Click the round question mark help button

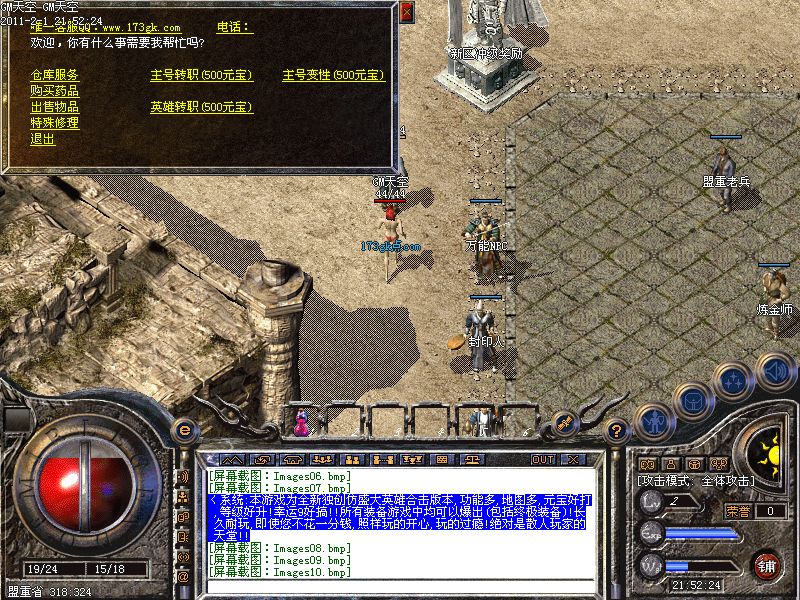pos(617,431)
